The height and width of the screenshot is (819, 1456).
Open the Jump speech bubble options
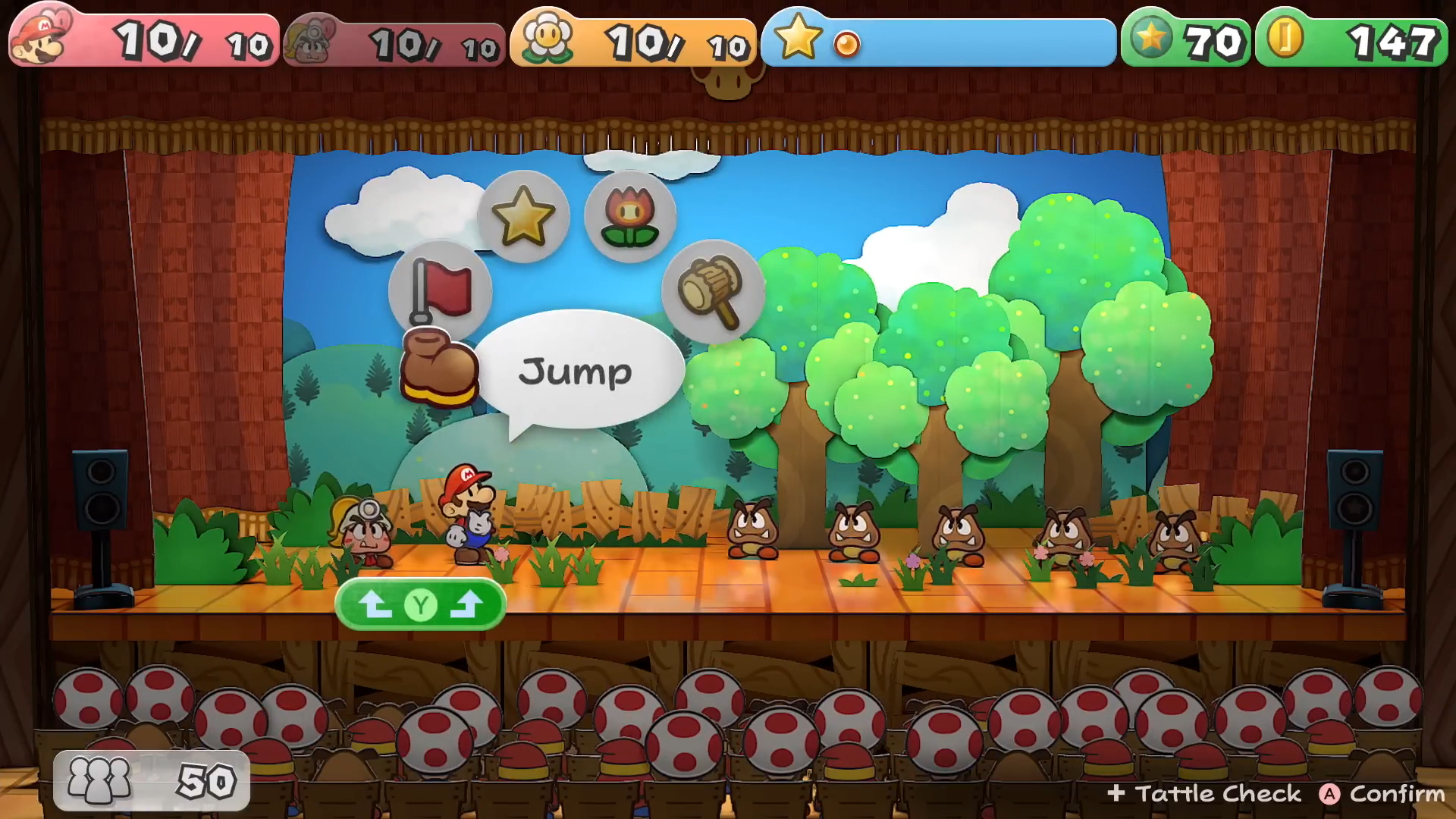[x=579, y=370]
